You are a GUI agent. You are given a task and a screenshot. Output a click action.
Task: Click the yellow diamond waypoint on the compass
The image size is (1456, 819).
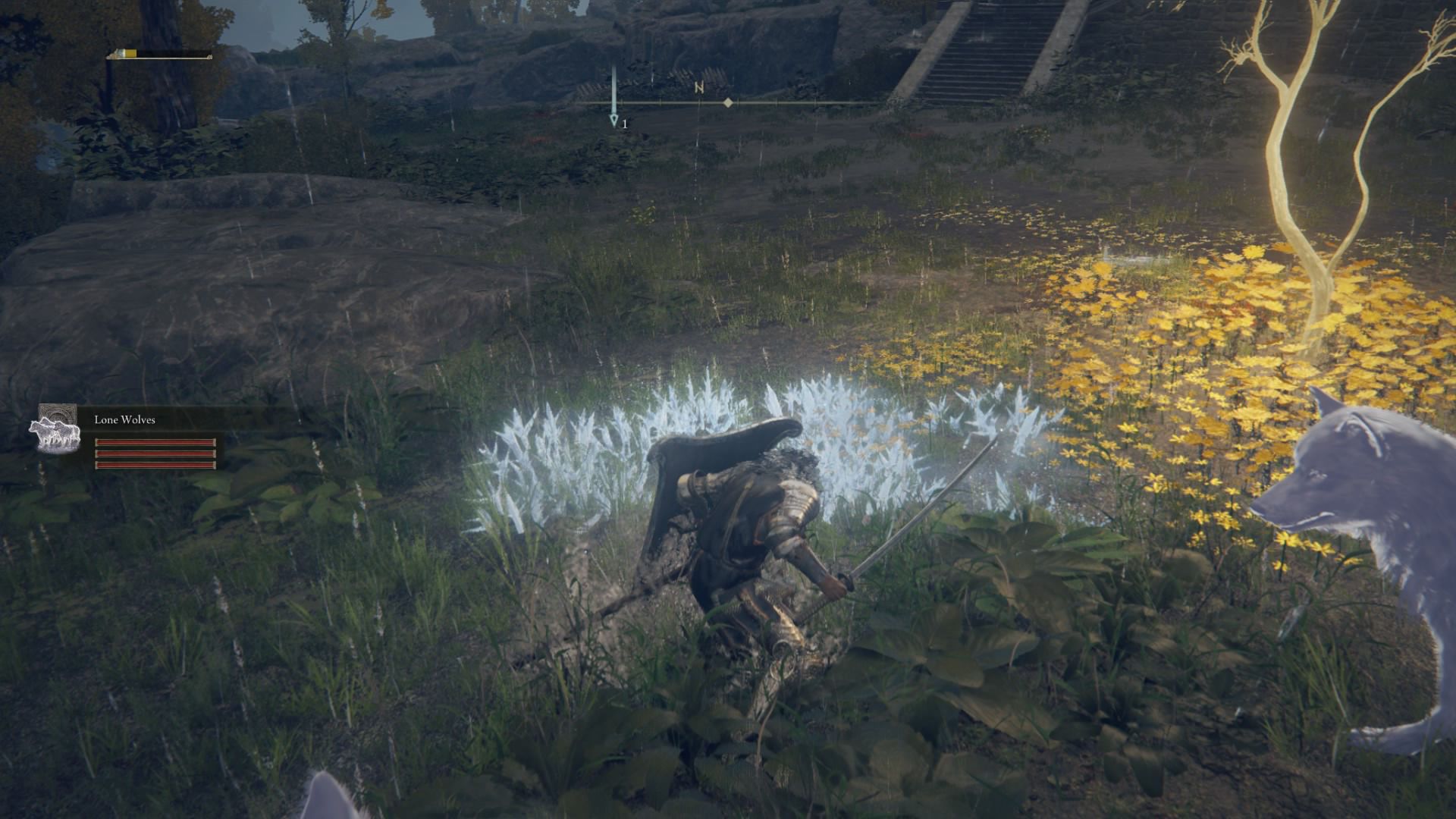coord(730,102)
